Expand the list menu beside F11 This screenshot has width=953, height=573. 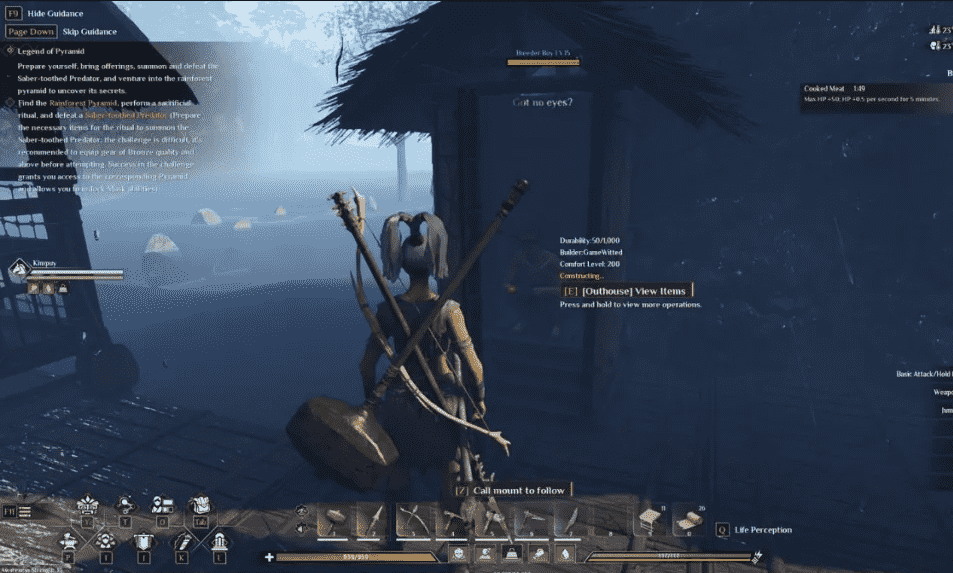(x=24, y=512)
